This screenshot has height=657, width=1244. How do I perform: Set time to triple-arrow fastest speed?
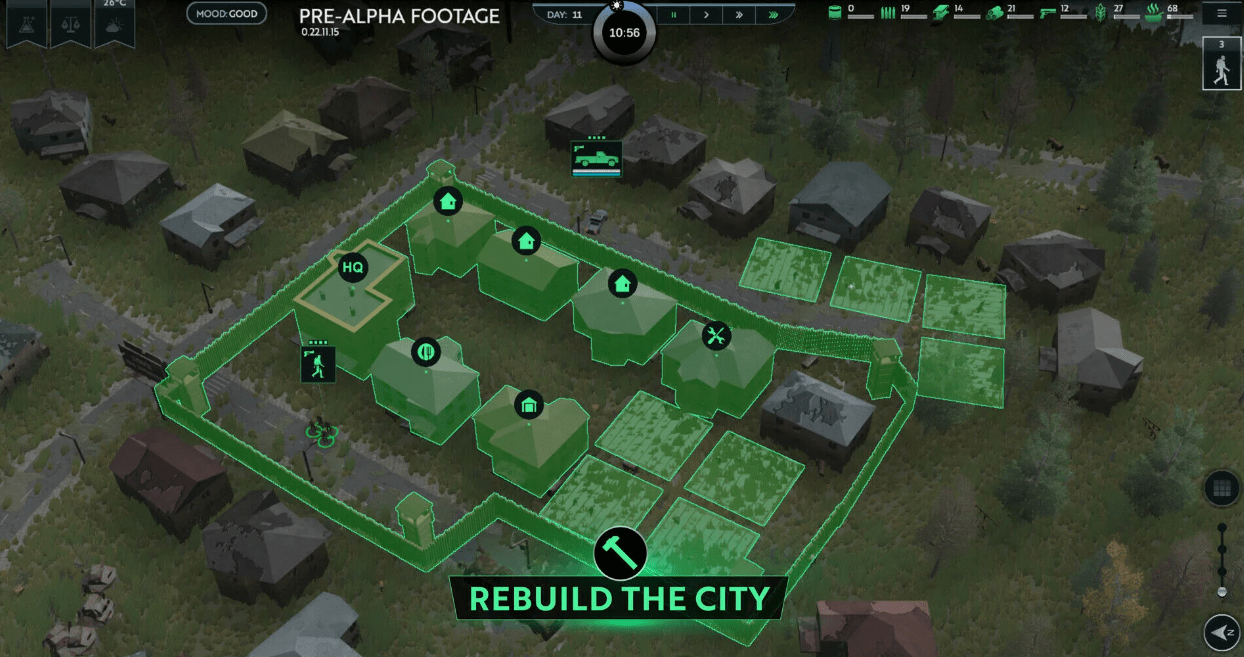coord(772,15)
